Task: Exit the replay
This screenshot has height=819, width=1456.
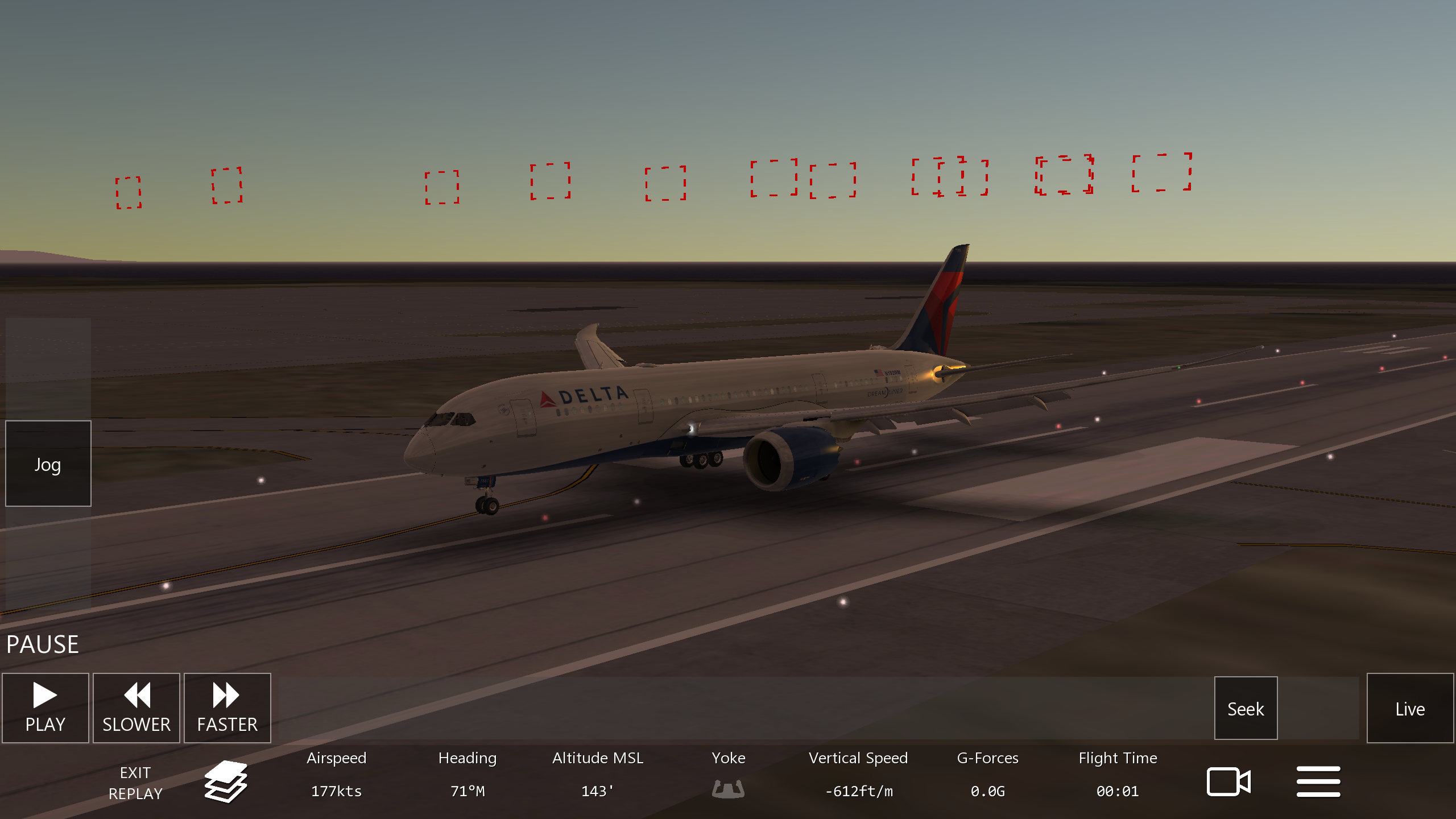Action: [135, 783]
